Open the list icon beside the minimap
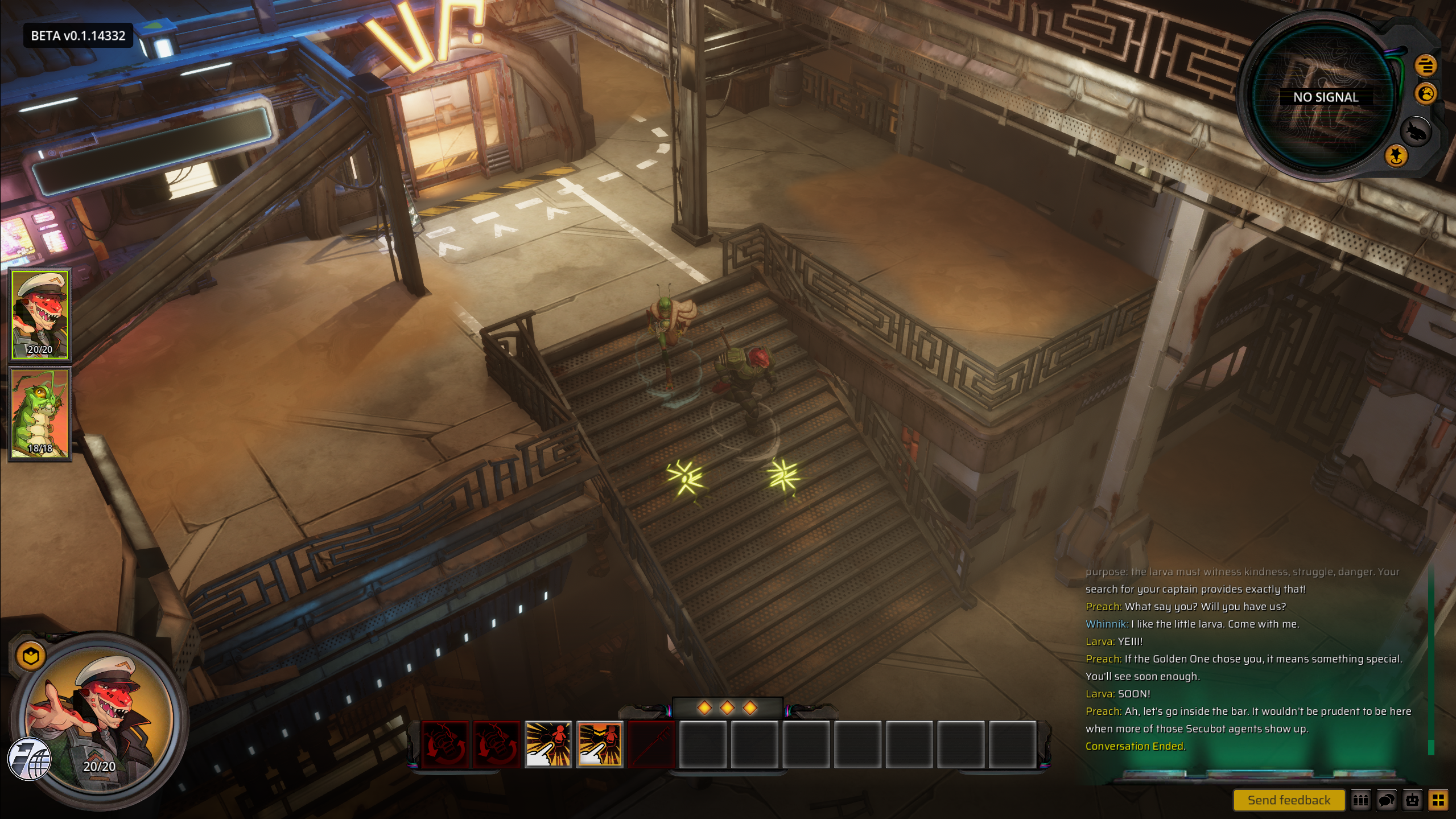This screenshot has height=819, width=1456. coord(1425,65)
